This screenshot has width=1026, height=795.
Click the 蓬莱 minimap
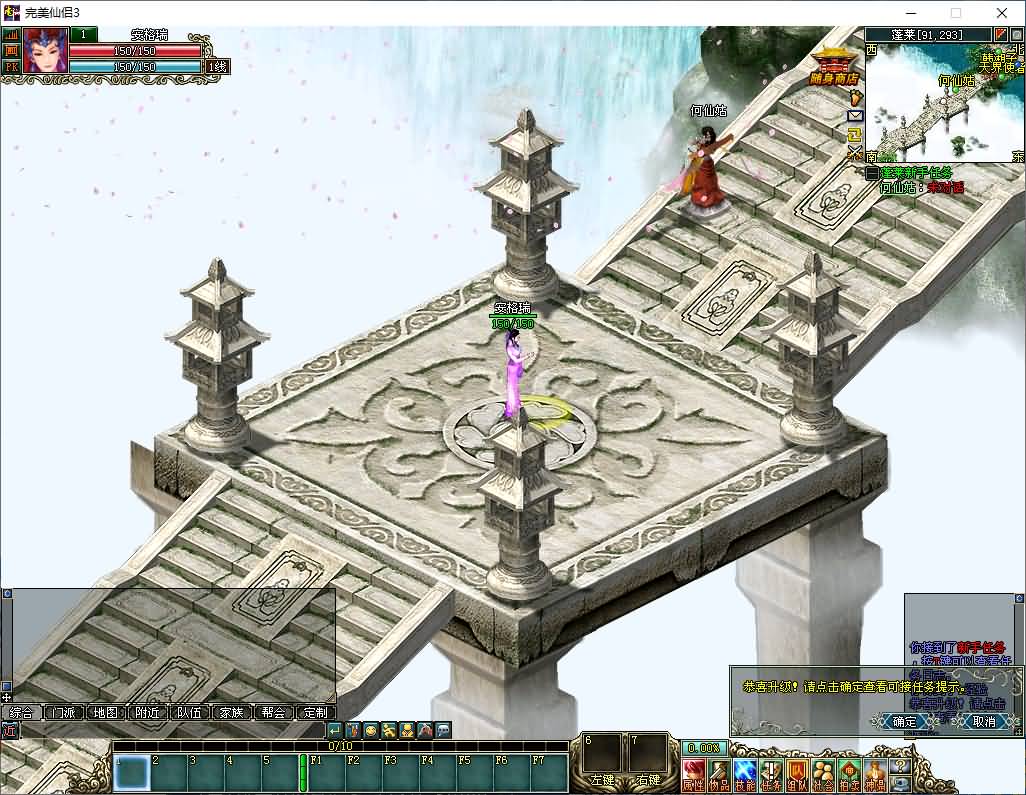coord(945,100)
